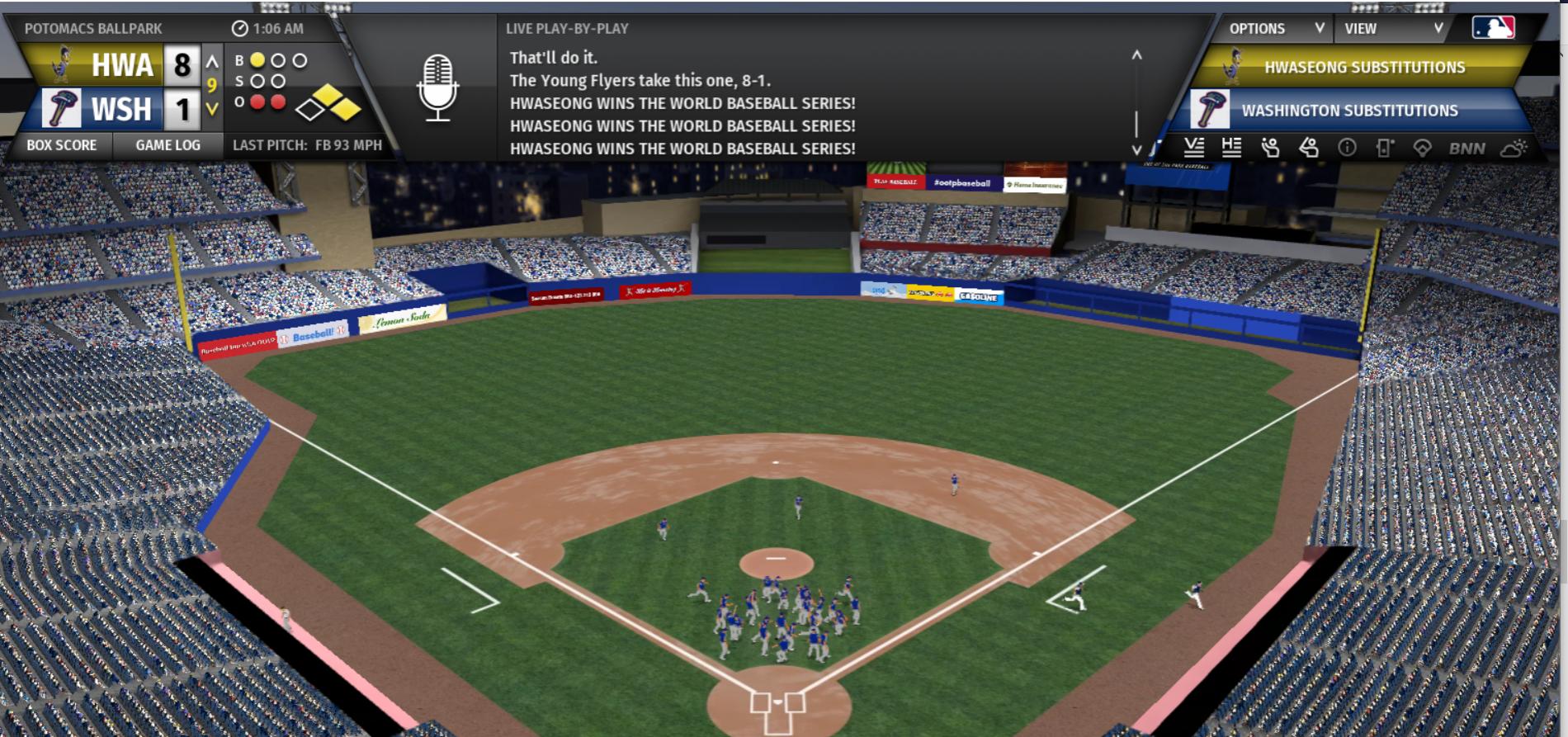Open the Options dropdown

tap(1275, 29)
